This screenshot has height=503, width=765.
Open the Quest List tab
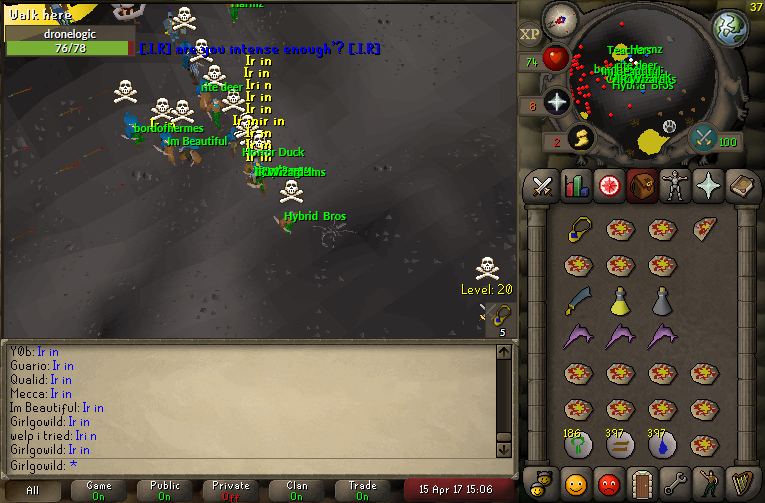pyautogui.click(x=608, y=186)
